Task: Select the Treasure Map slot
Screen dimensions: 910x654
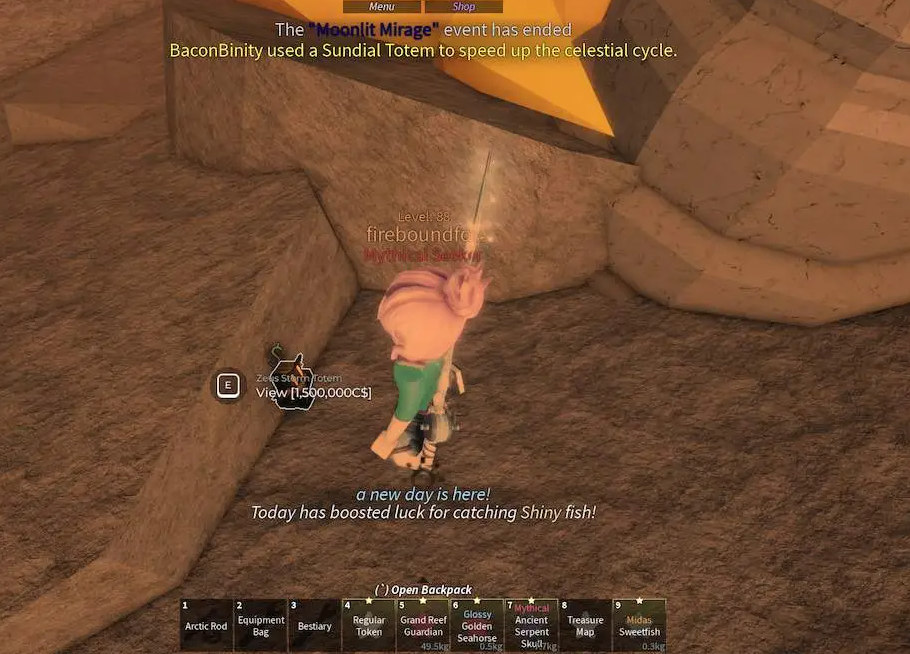Action: pyautogui.click(x=585, y=625)
